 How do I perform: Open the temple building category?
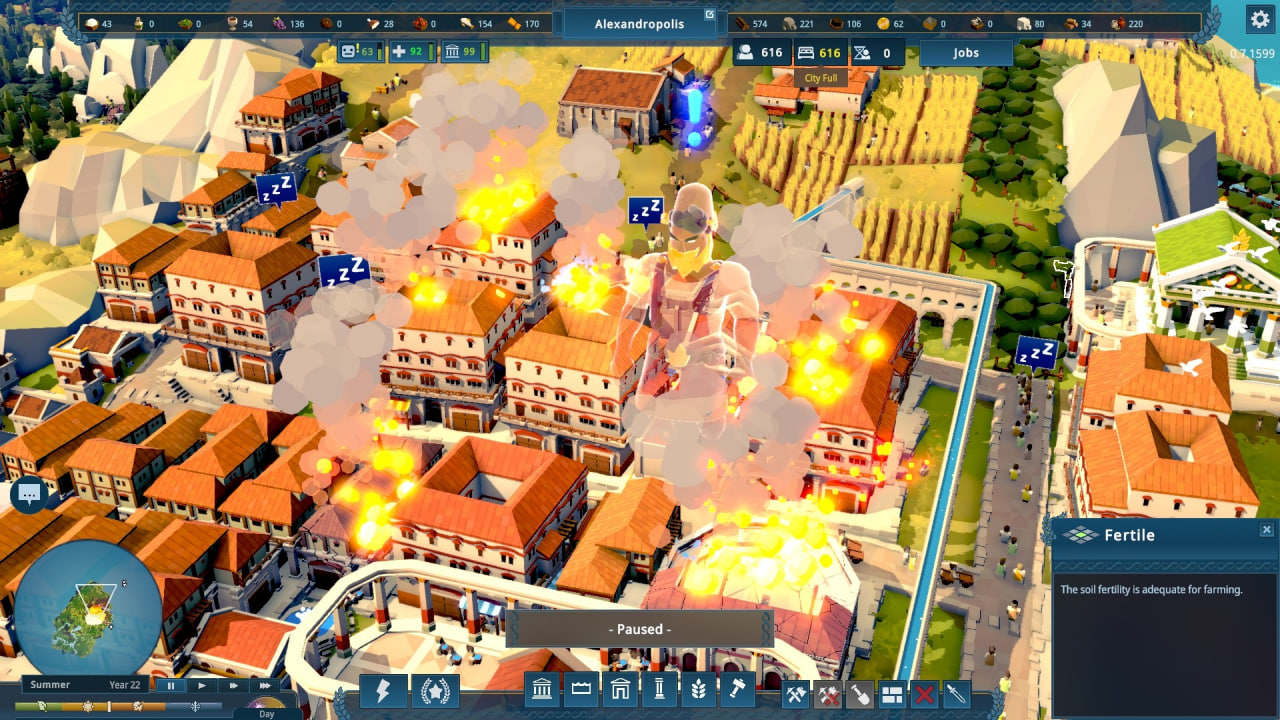point(541,691)
